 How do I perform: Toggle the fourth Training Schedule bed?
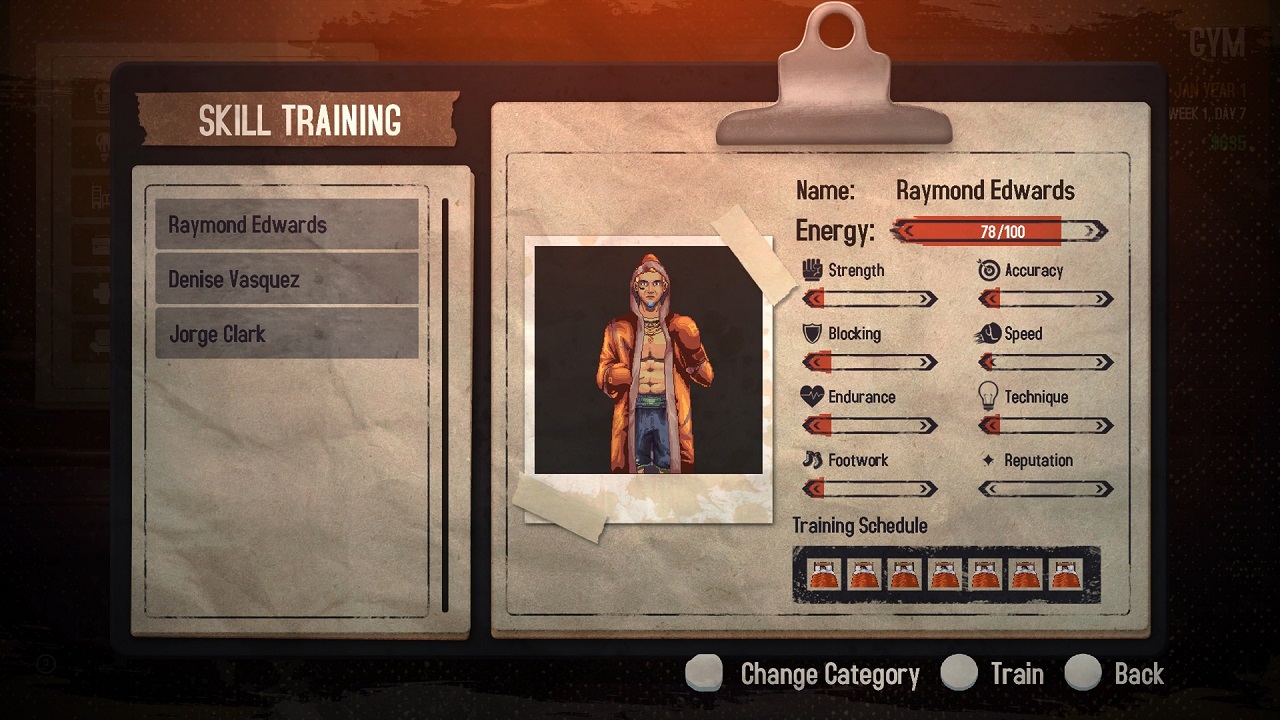pyautogui.click(x=946, y=575)
